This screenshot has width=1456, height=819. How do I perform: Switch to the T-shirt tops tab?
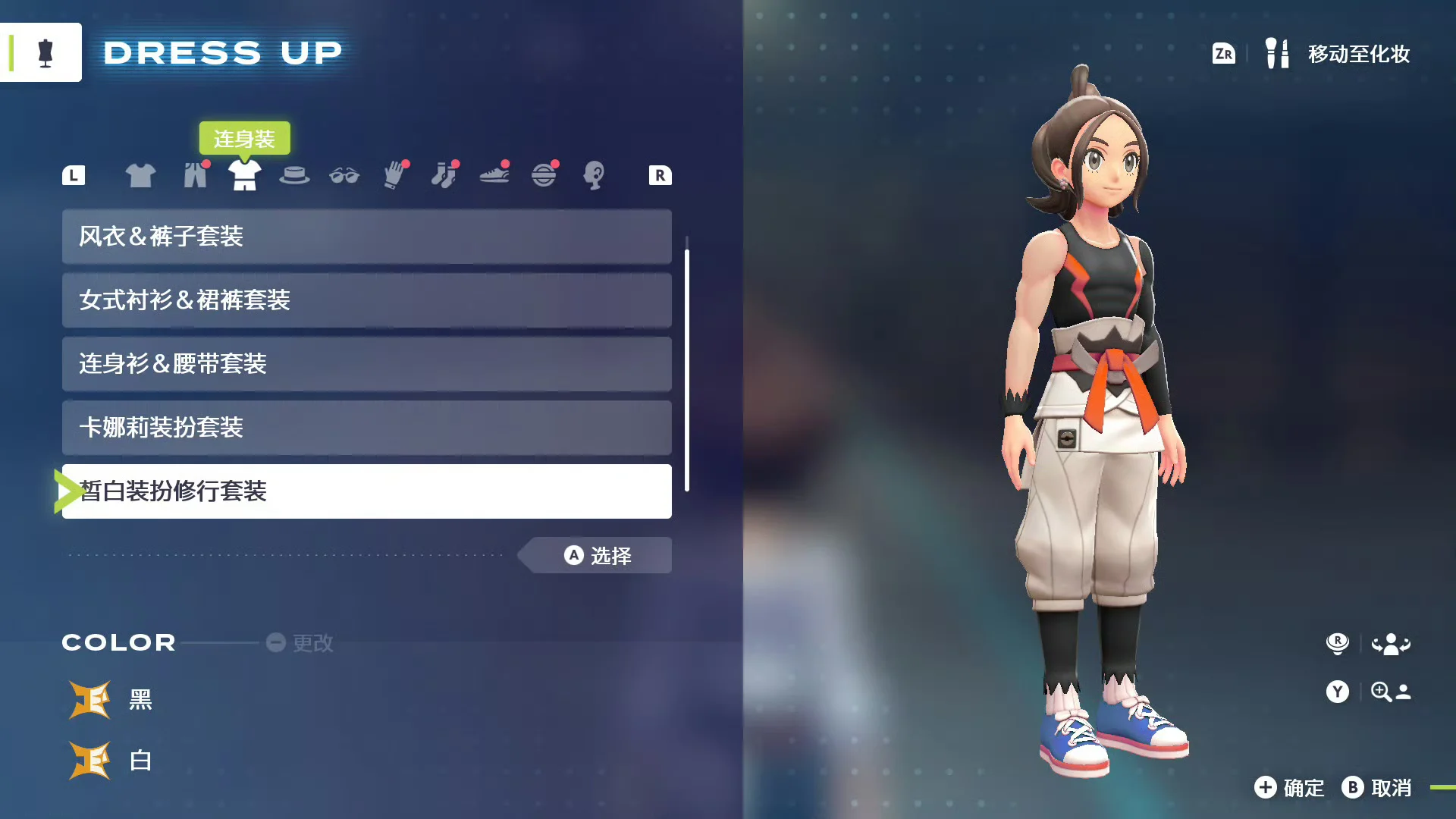pyautogui.click(x=140, y=175)
